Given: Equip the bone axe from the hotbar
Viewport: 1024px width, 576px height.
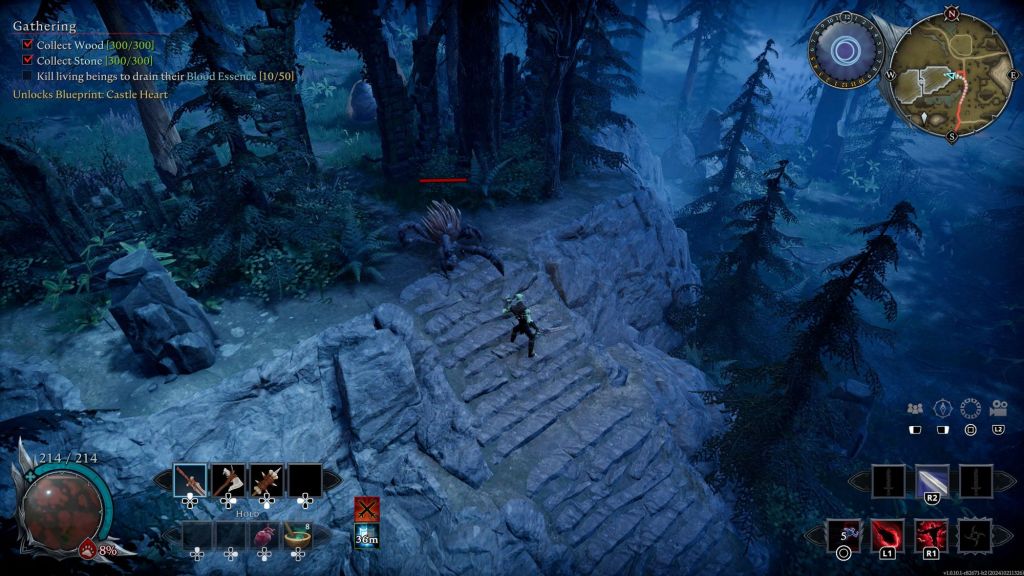Looking at the screenshot, I should (228, 480).
